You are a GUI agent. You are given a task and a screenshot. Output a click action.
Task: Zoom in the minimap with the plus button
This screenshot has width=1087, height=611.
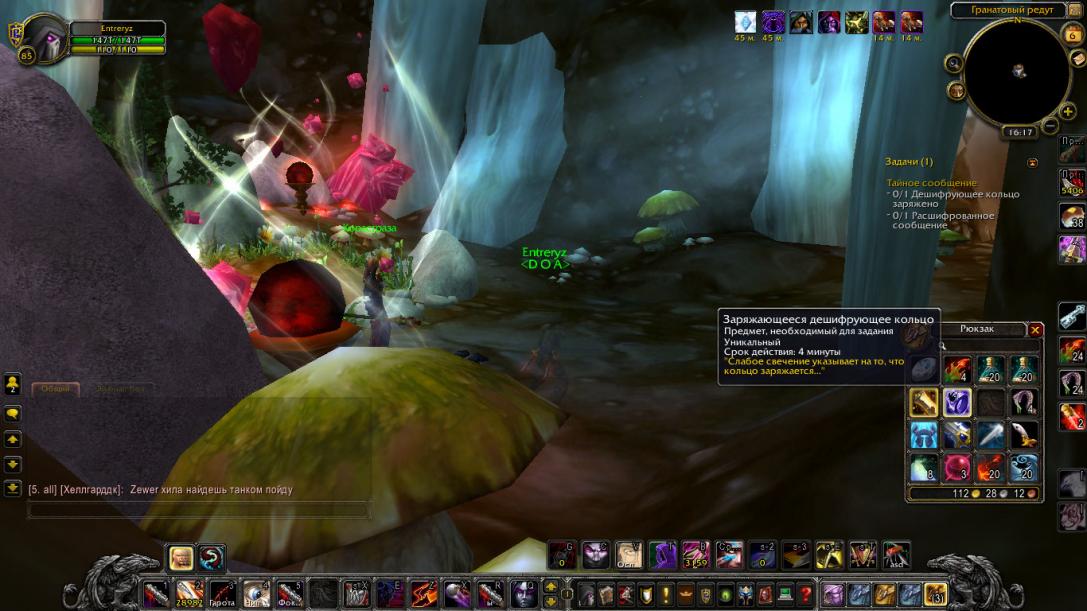pos(1068,111)
